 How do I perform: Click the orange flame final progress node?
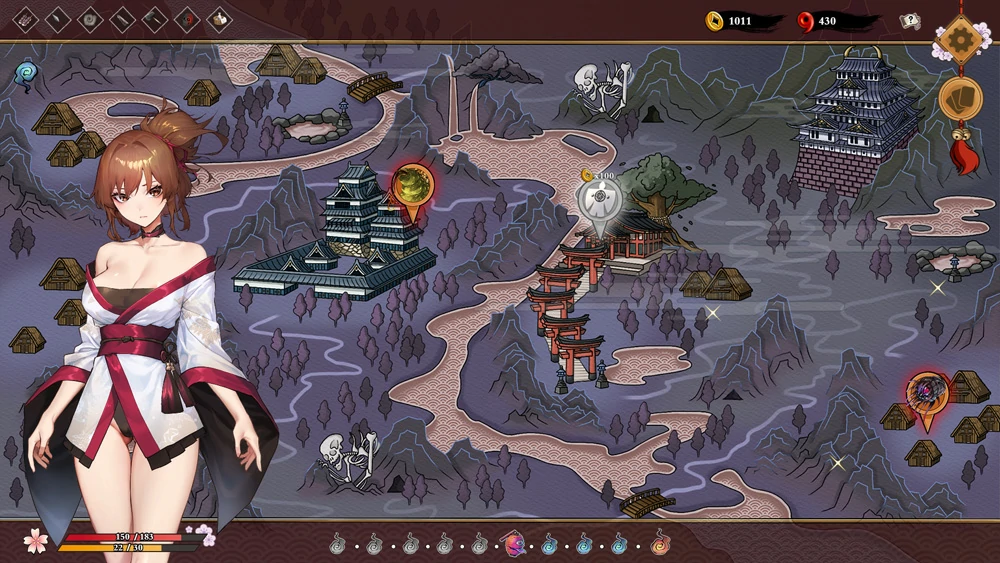click(x=659, y=545)
